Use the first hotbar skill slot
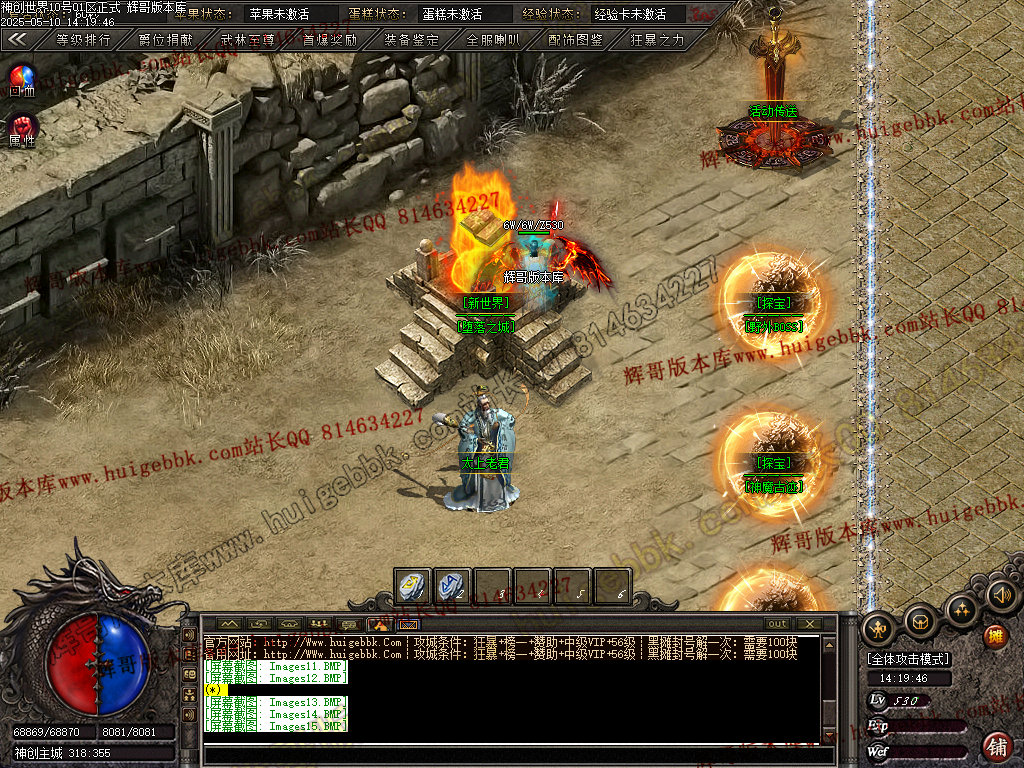The width and height of the screenshot is (1024, 768). point(413,586)
